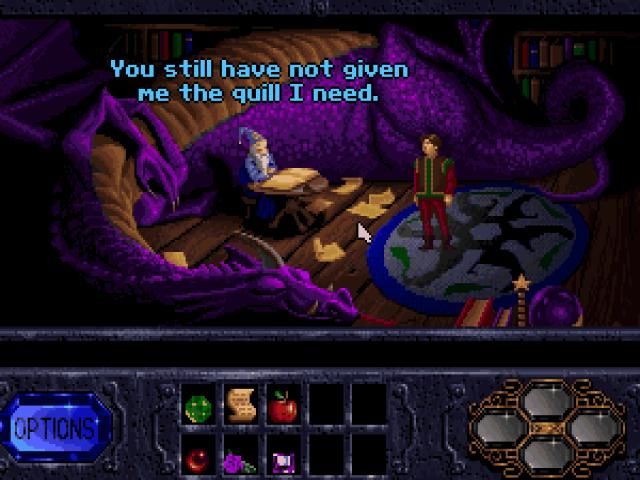
Task: Pick the parchment scroll from inventory
Action: (x=240, y=405)
